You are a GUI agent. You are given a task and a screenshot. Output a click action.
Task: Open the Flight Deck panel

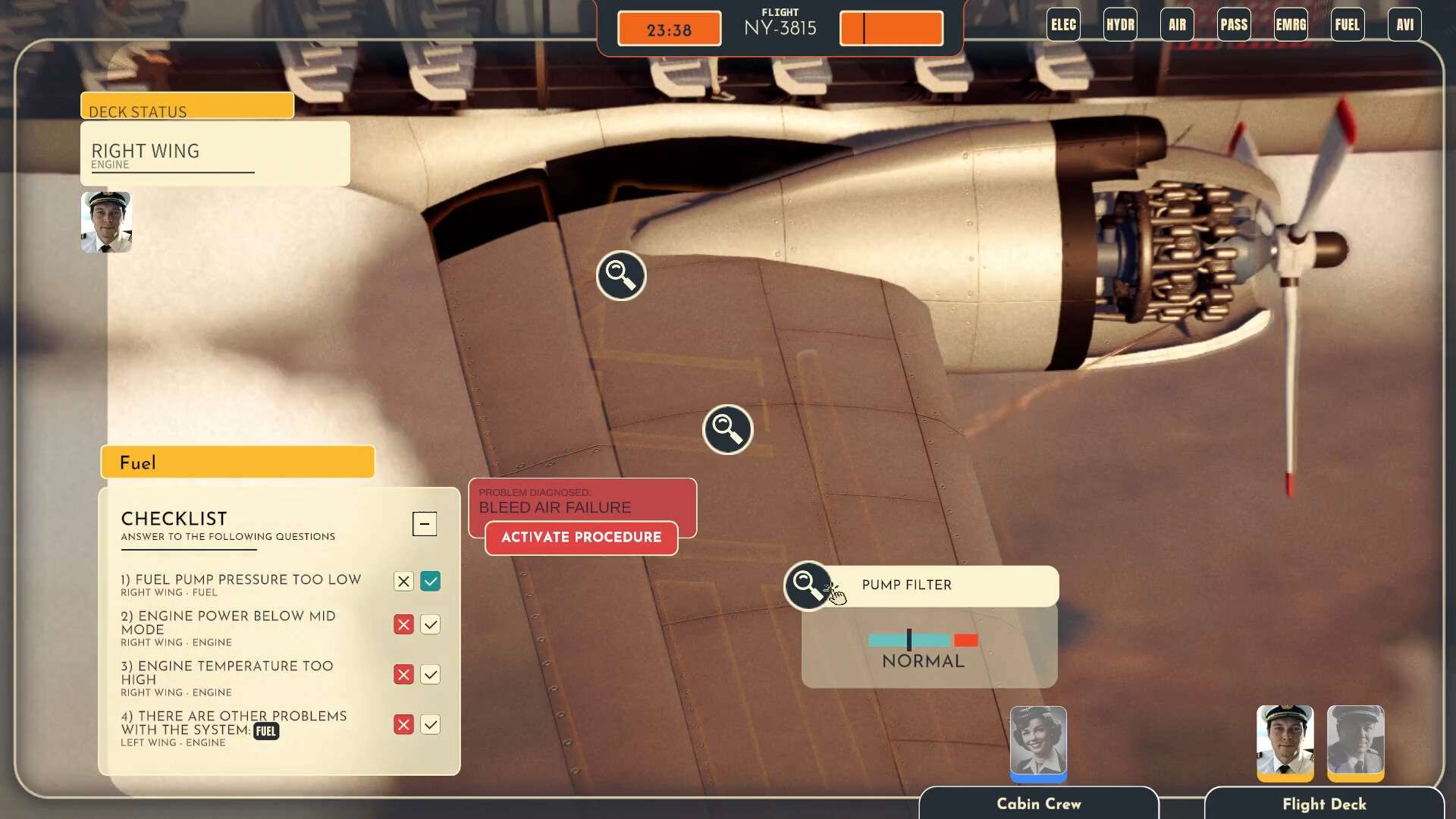(x=1324, y=804)
